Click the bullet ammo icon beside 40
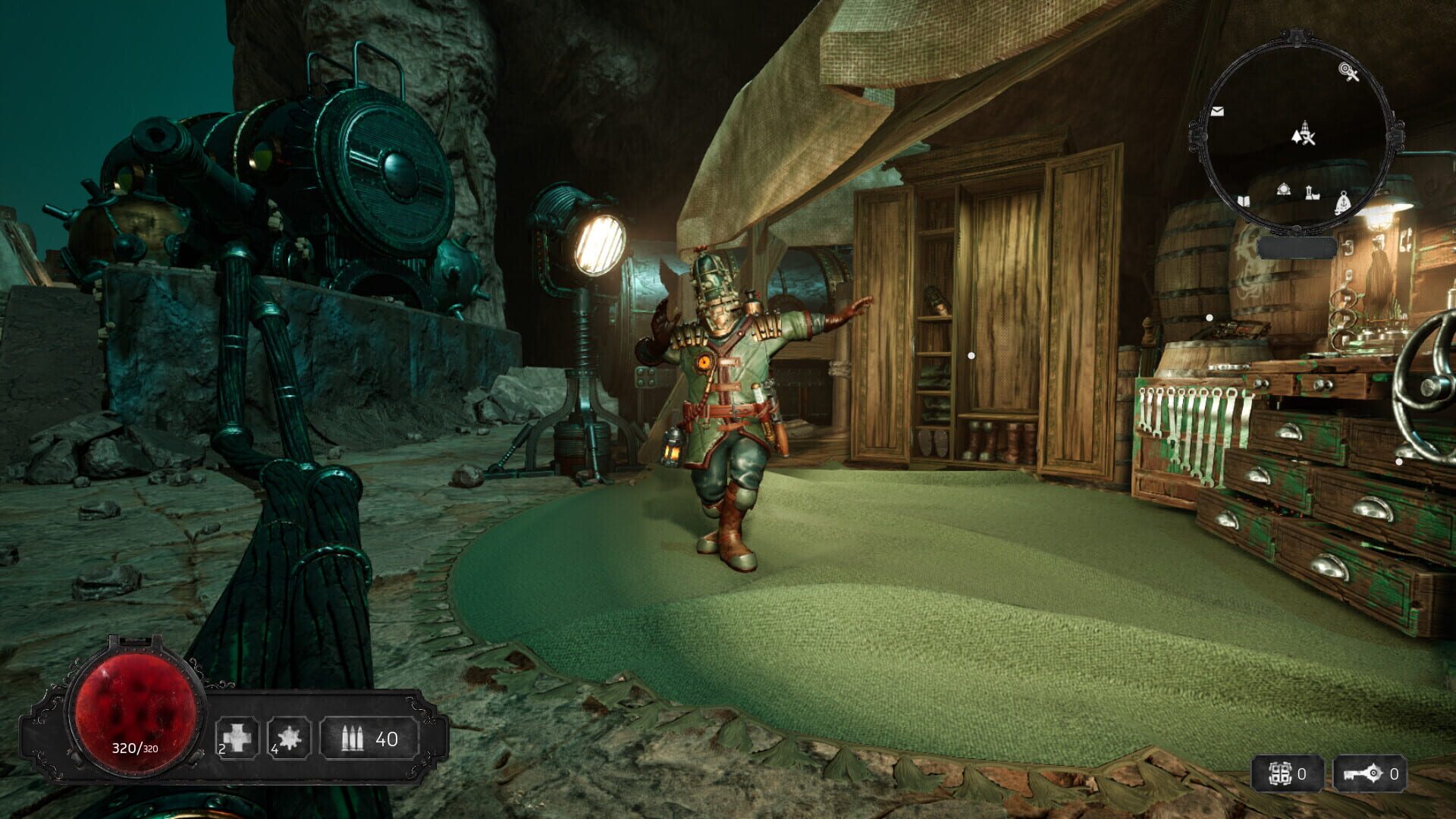Image resolution: width=1456 pixels, height=819 pixels. point(353,739)
